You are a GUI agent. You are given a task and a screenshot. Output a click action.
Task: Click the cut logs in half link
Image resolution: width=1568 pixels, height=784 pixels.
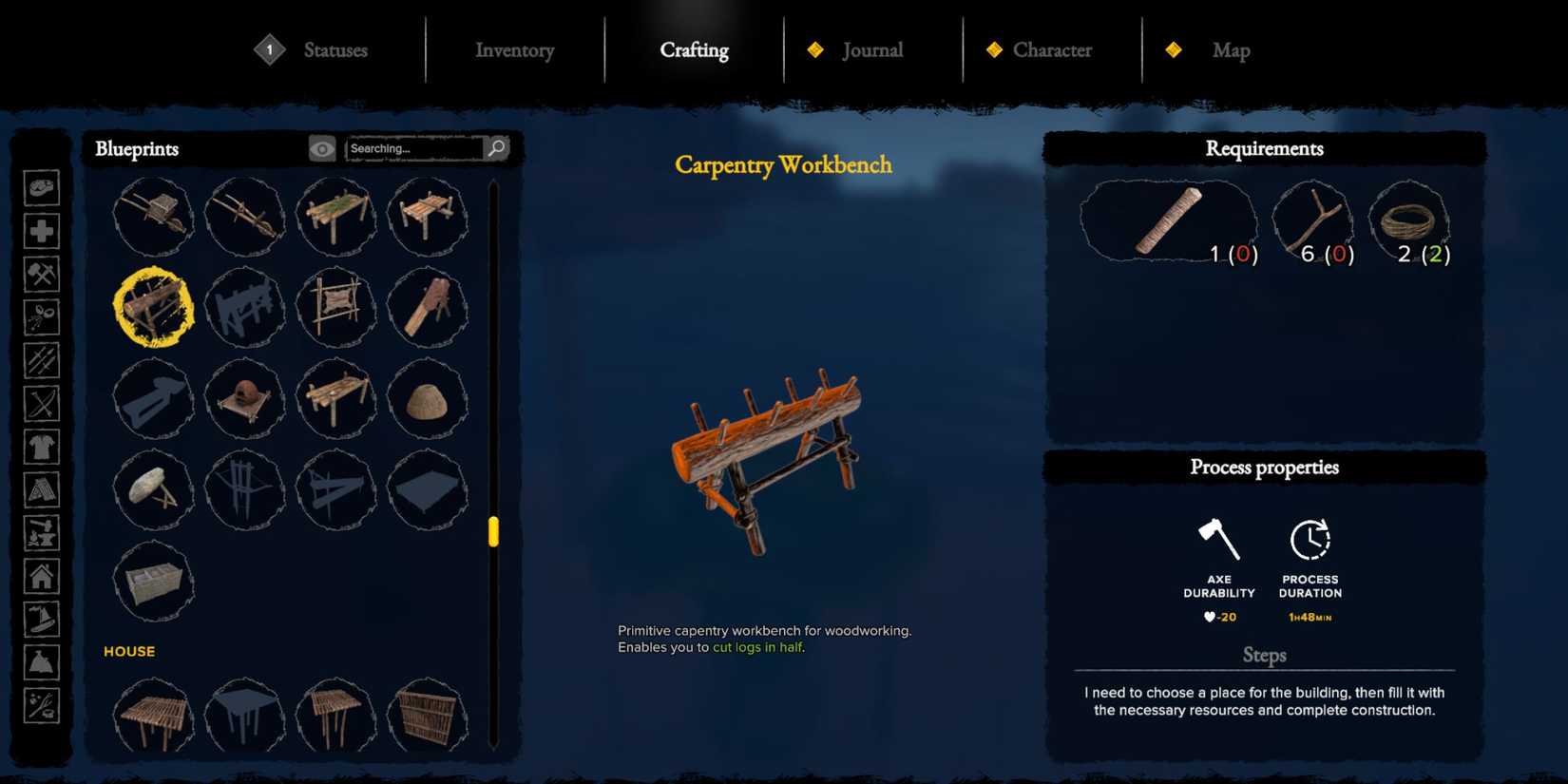point(755,647)
